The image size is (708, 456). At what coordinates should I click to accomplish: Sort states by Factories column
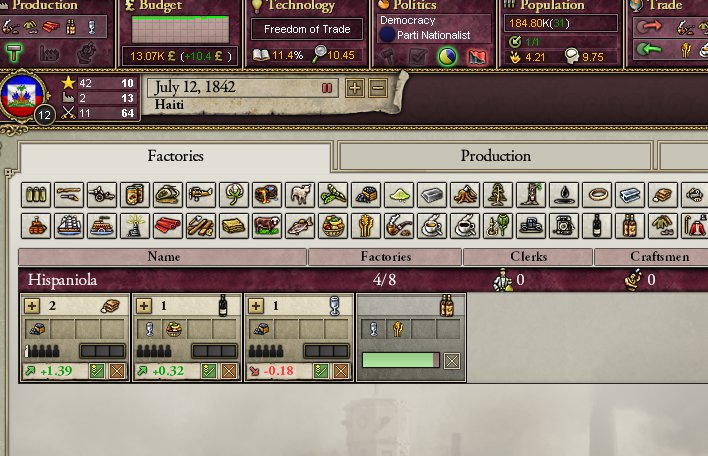coord(385,257)
